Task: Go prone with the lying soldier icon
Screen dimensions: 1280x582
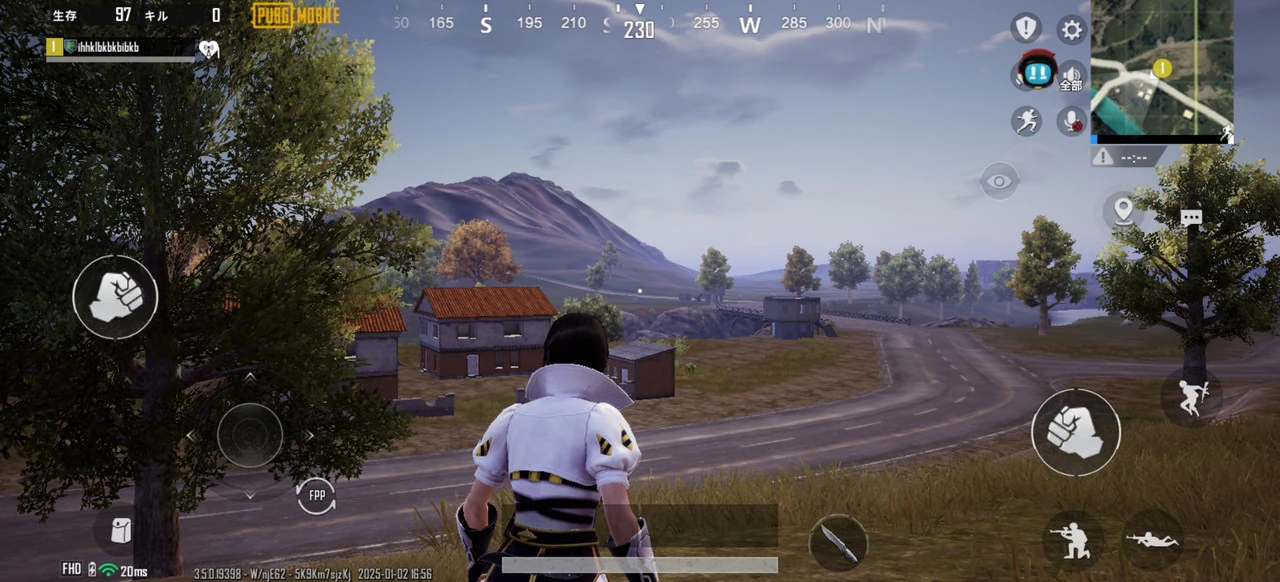Action: pos(1152,540)
